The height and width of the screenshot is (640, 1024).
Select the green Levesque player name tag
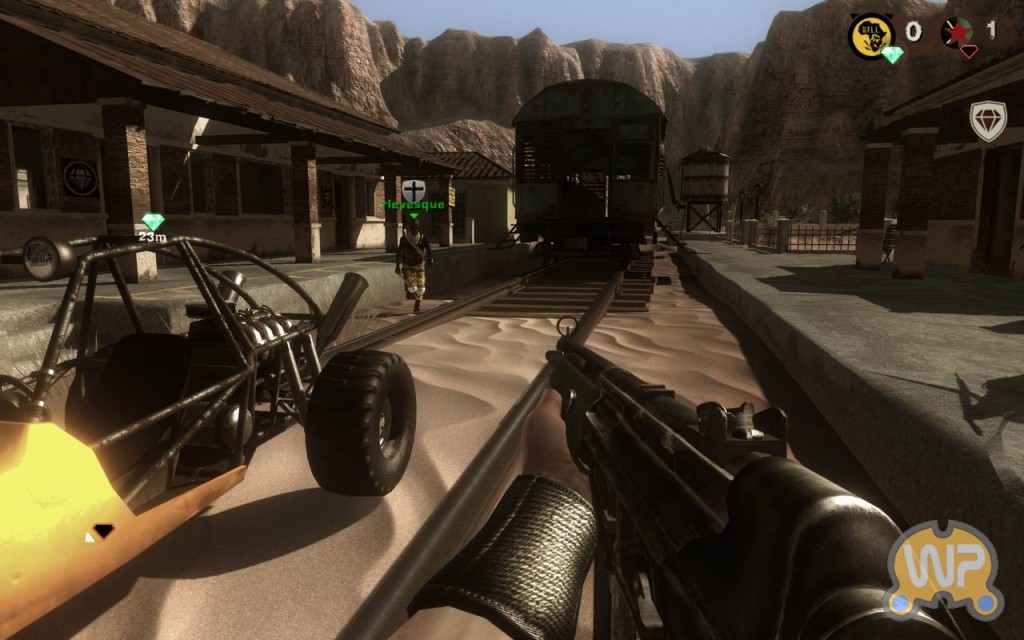pos(414,205)
